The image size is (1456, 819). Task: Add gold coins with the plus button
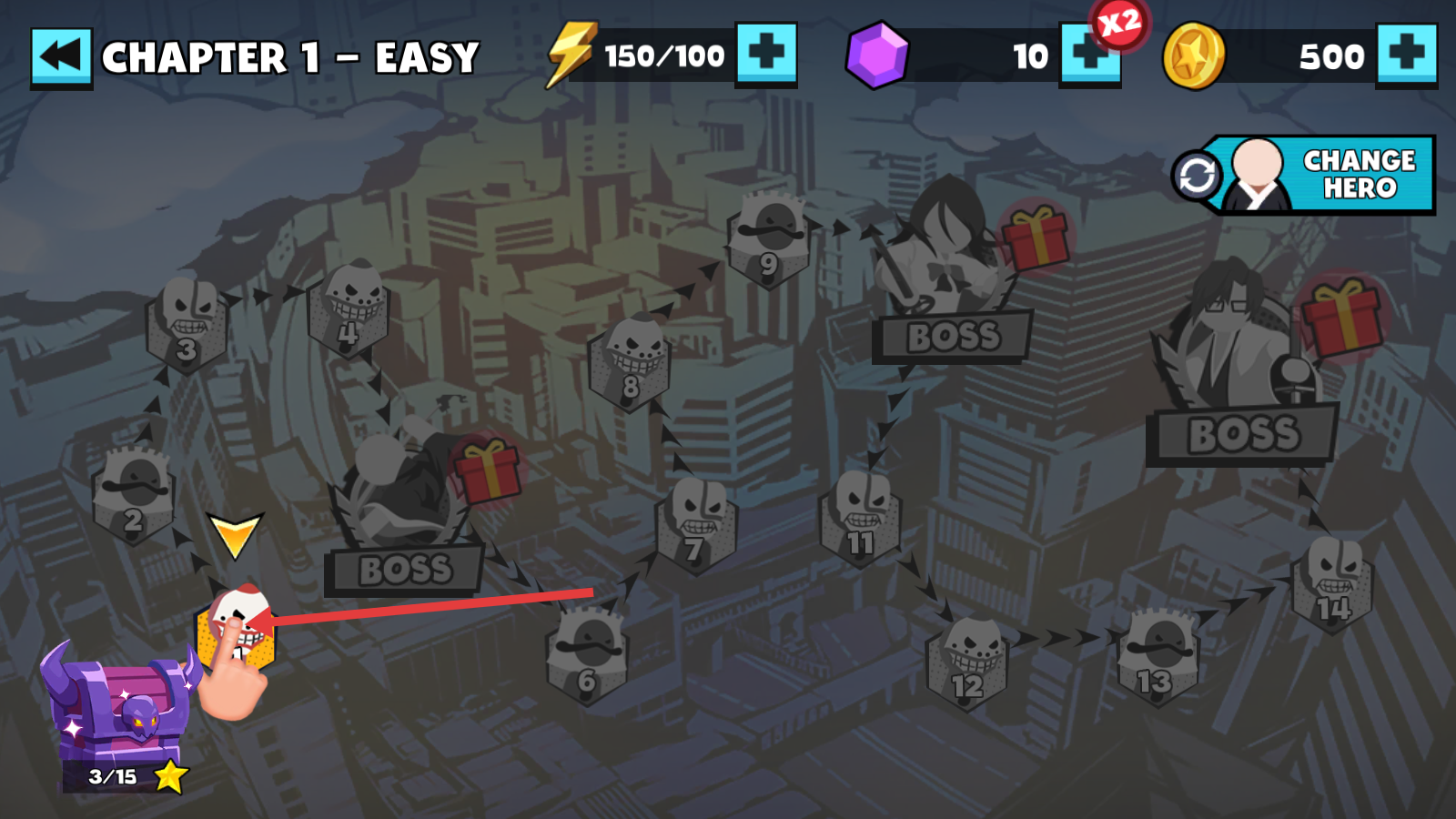click(1407, 55)
